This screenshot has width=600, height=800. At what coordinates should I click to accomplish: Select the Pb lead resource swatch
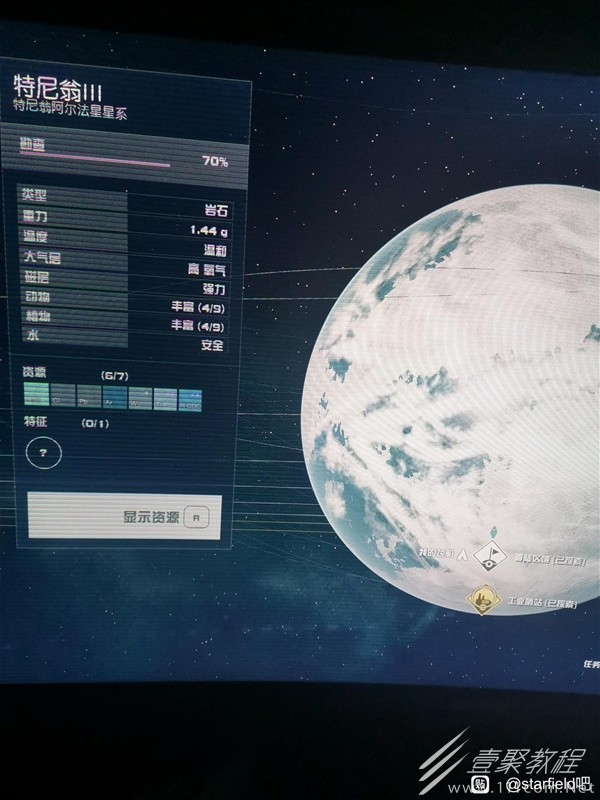[x=87, y=397]
